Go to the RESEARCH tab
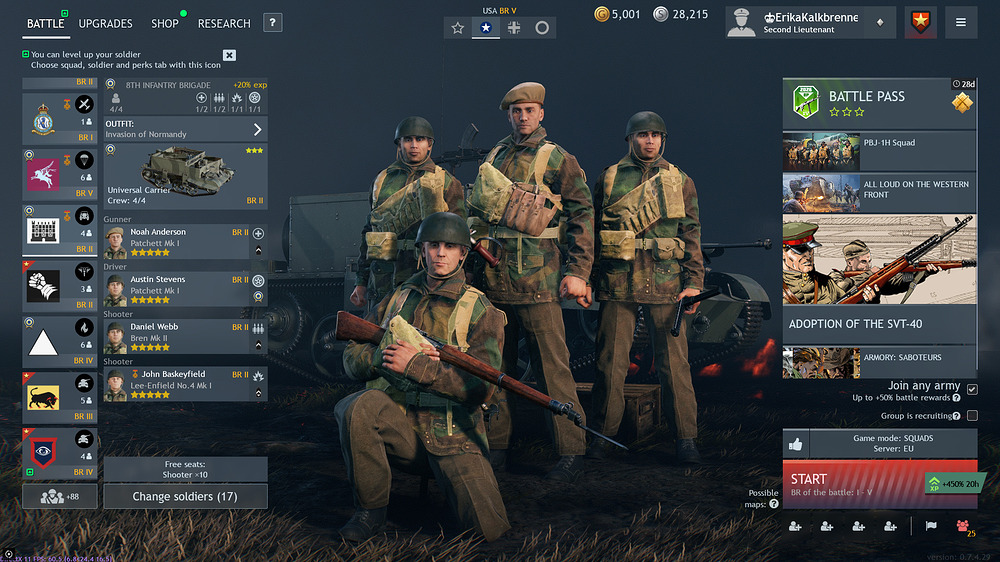Viewport: 1000px width, 562px height. tap(224, 23)
